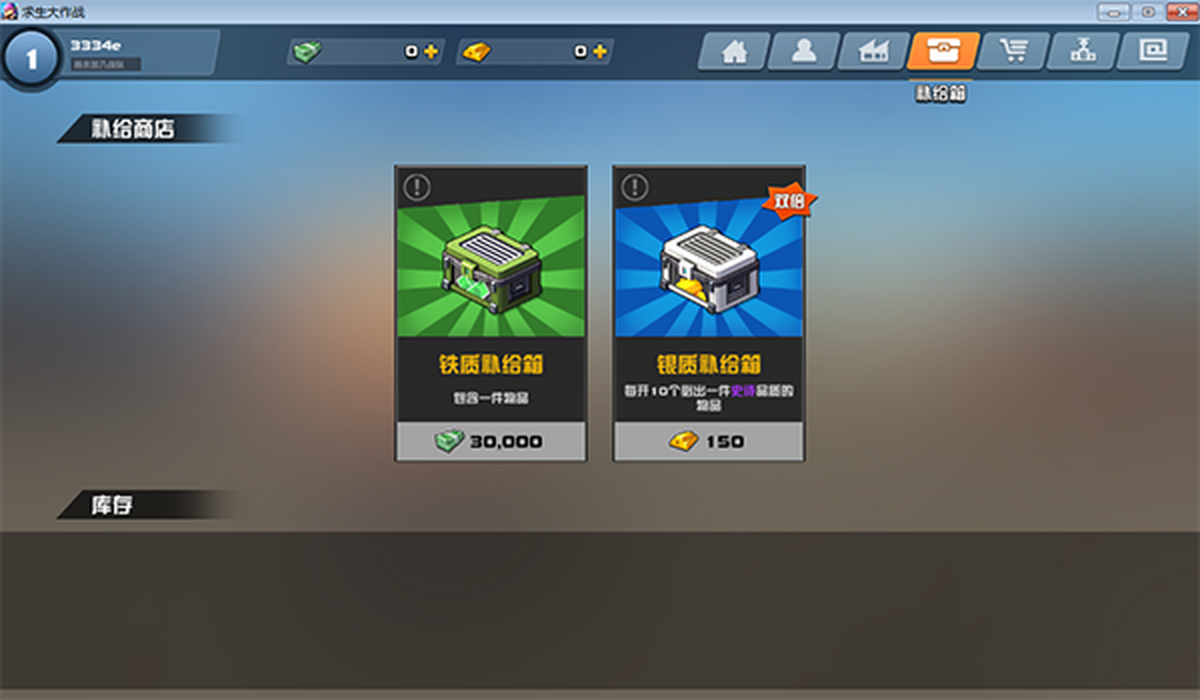Show info for the iron supply box
The height and width of the screenshot is (700, 1200).
point(416,187)
